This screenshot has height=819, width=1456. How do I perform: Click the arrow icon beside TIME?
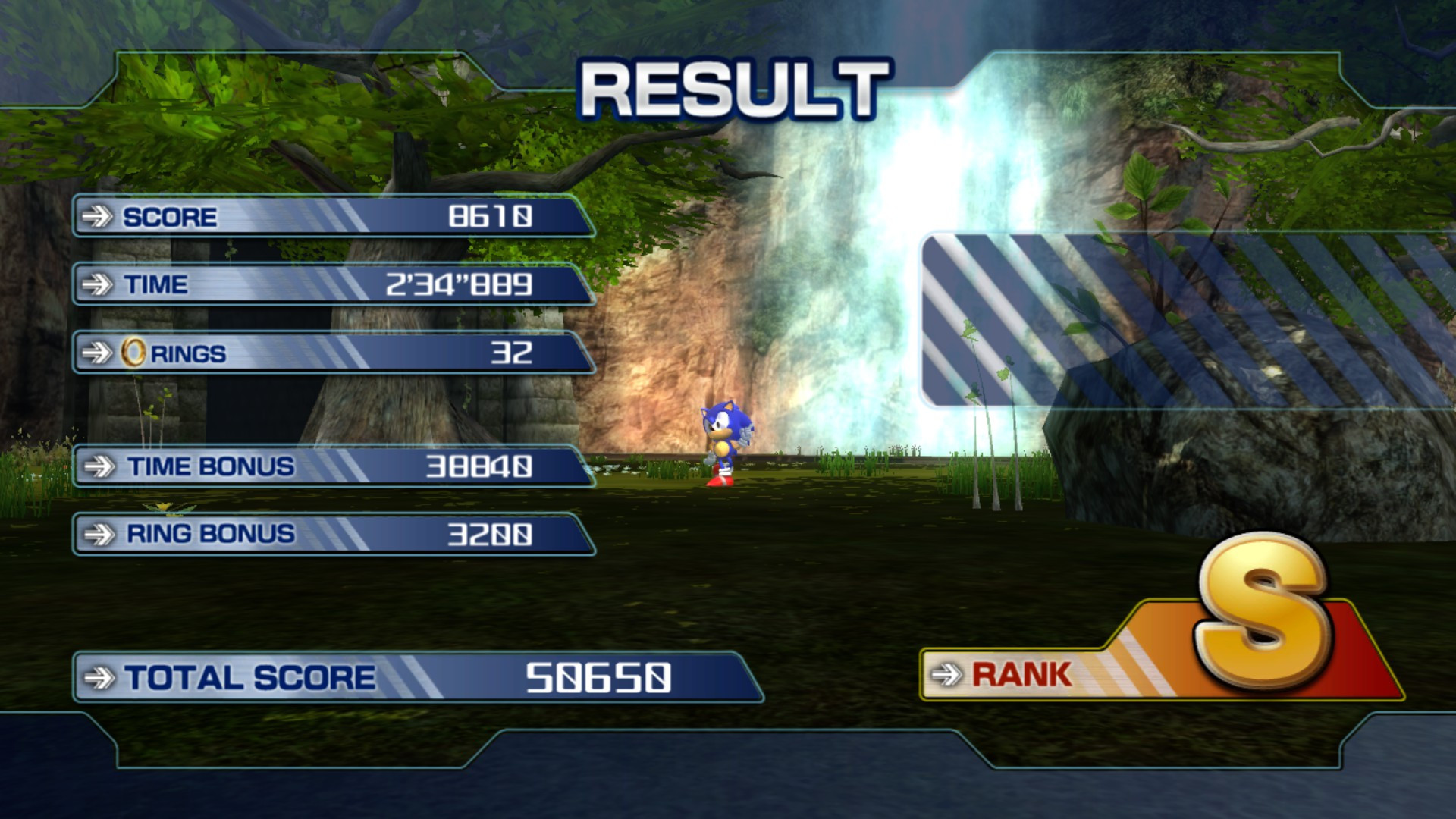(x=97, y=284)
